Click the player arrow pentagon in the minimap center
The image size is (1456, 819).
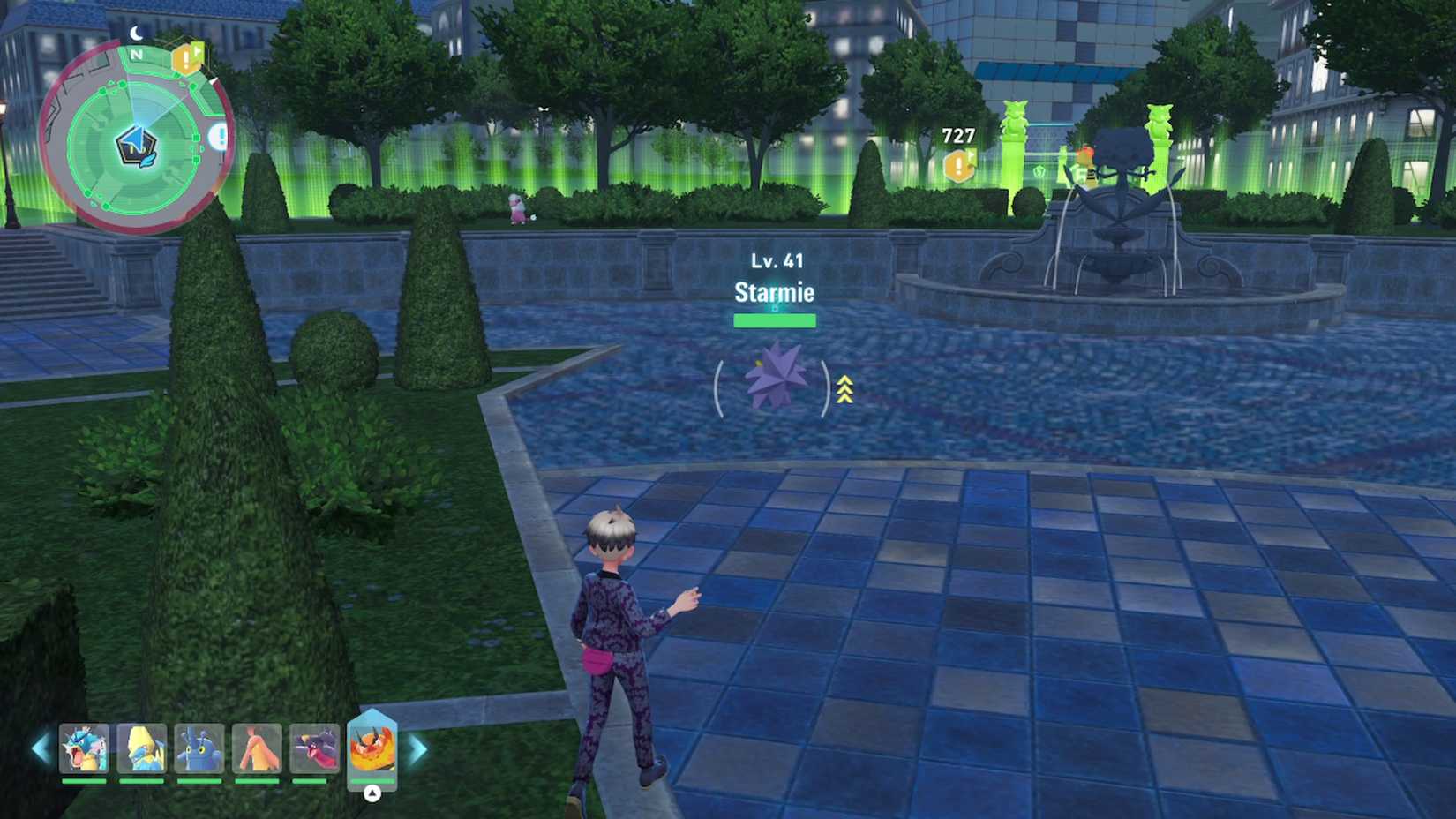(137, 144)
